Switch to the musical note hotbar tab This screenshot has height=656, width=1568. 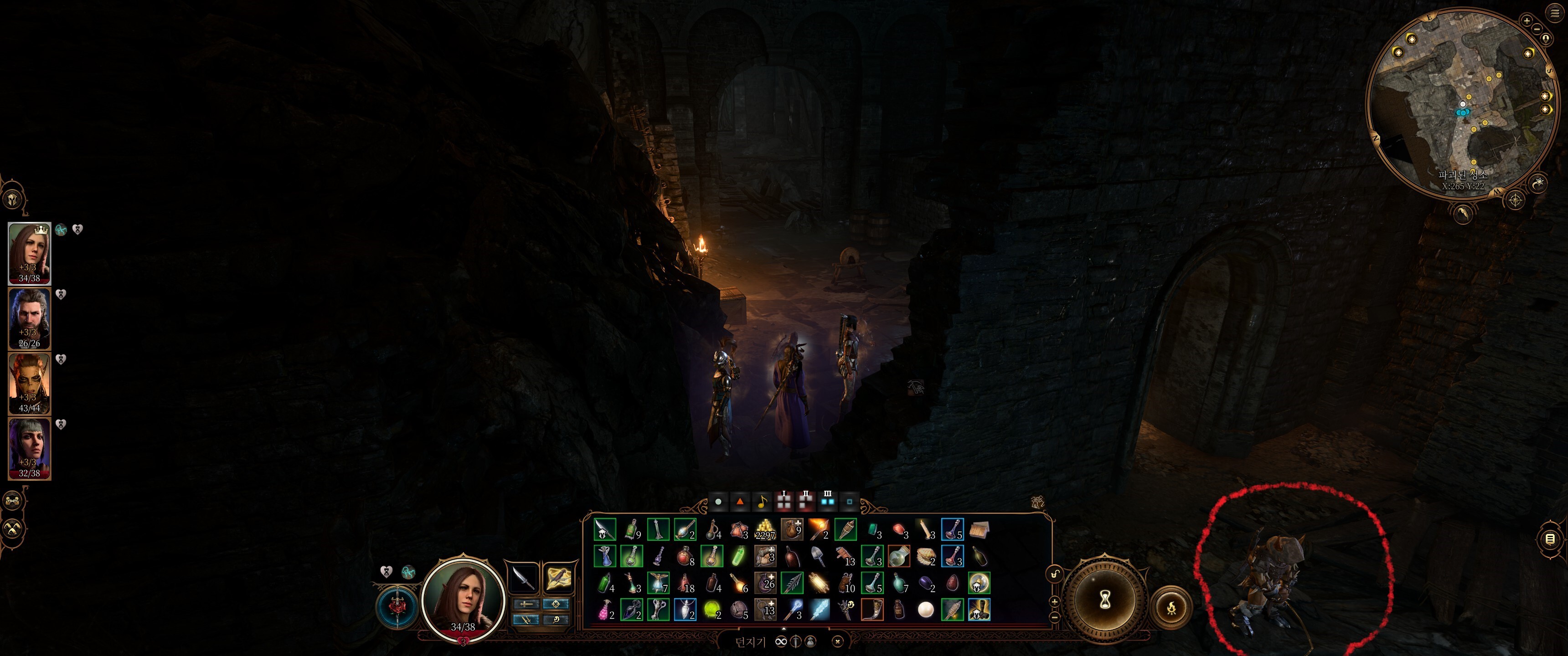coord(762,502)
